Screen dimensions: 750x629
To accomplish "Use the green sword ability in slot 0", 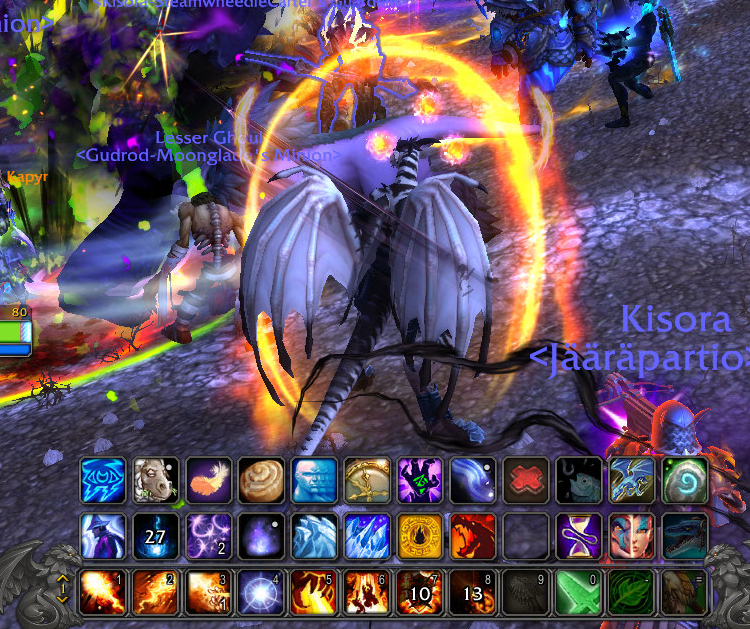I will click(580, 592).
